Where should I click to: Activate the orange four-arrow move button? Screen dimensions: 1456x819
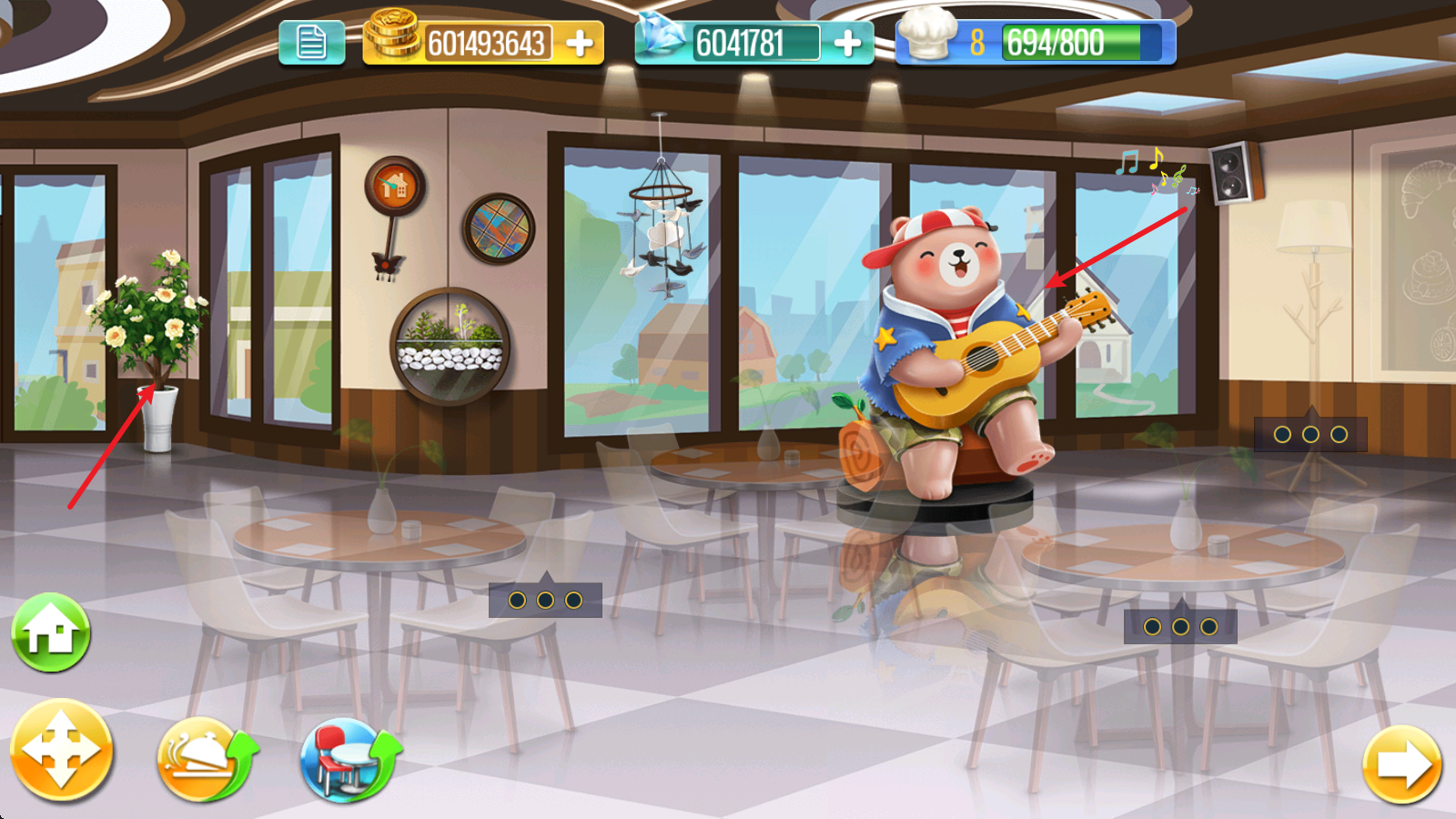[61, 751]
